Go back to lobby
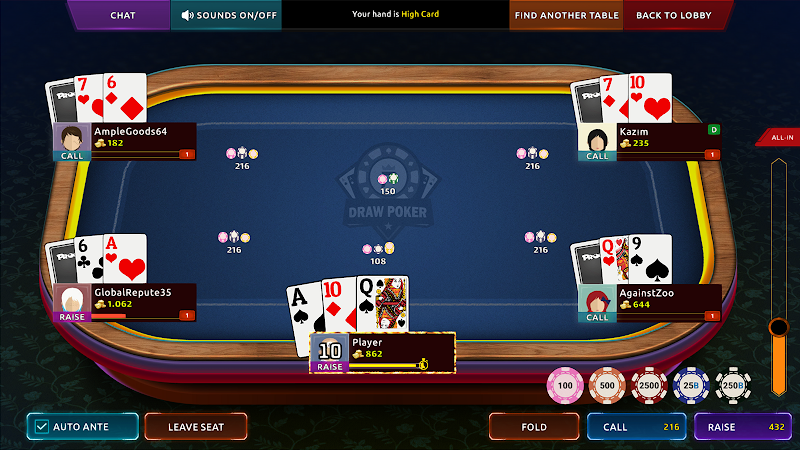Image resolution: width=800 pixels, height=450 pixels. click(673, 15)
